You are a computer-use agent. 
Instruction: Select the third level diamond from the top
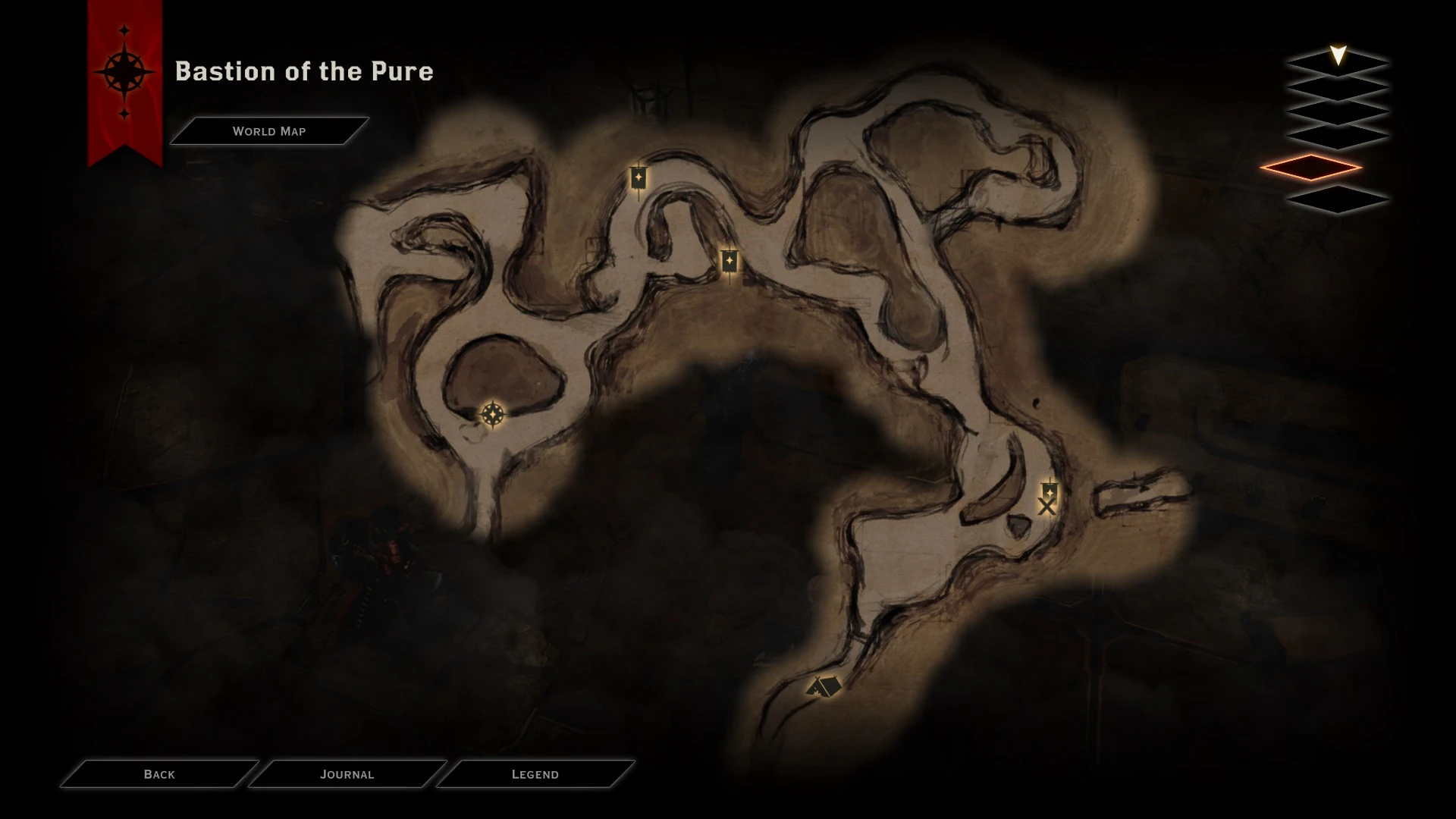point(1338,111)
